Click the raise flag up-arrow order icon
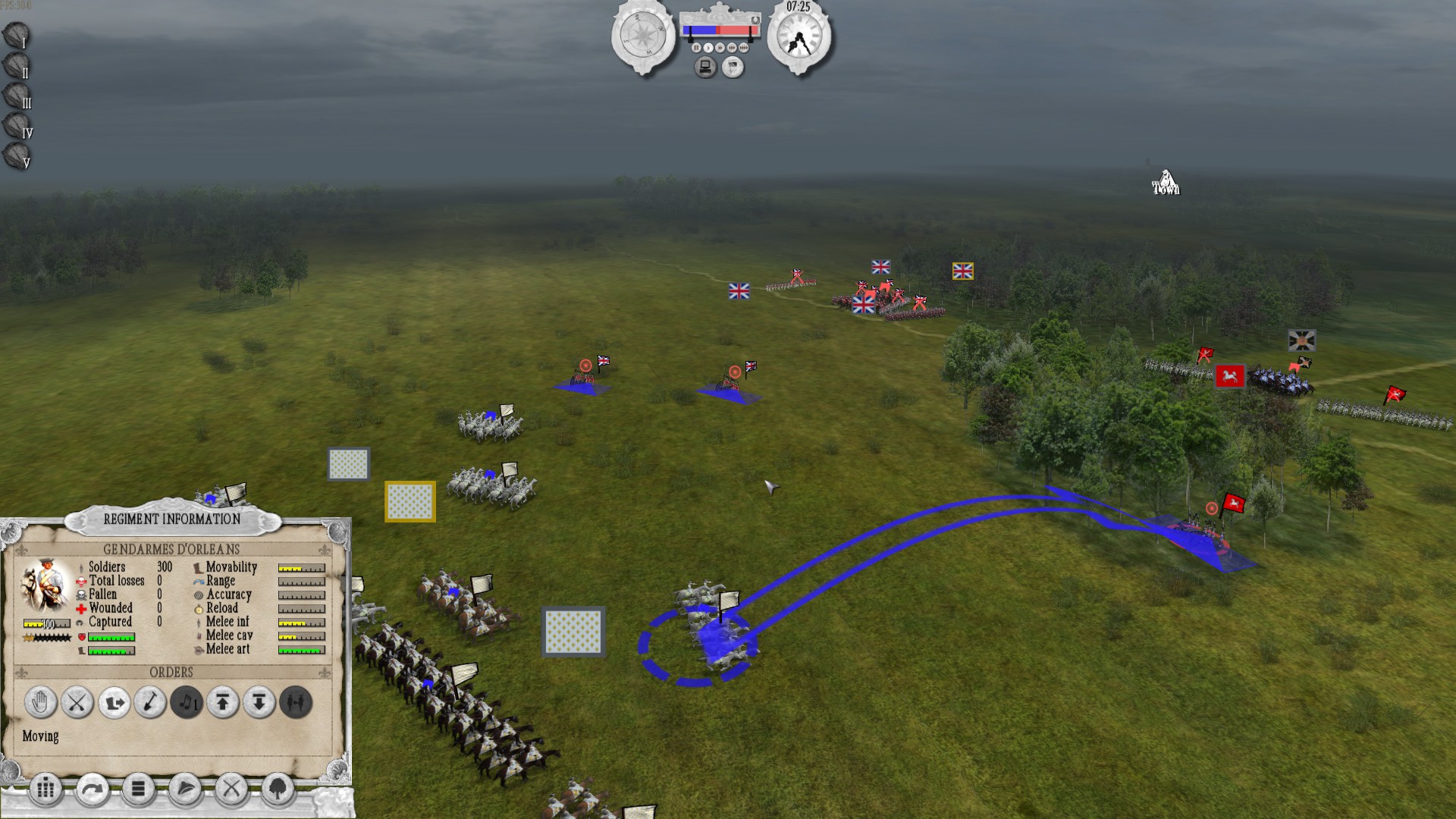The height and width of the screenshot is (819, 1456). click(x=223, y=701)
